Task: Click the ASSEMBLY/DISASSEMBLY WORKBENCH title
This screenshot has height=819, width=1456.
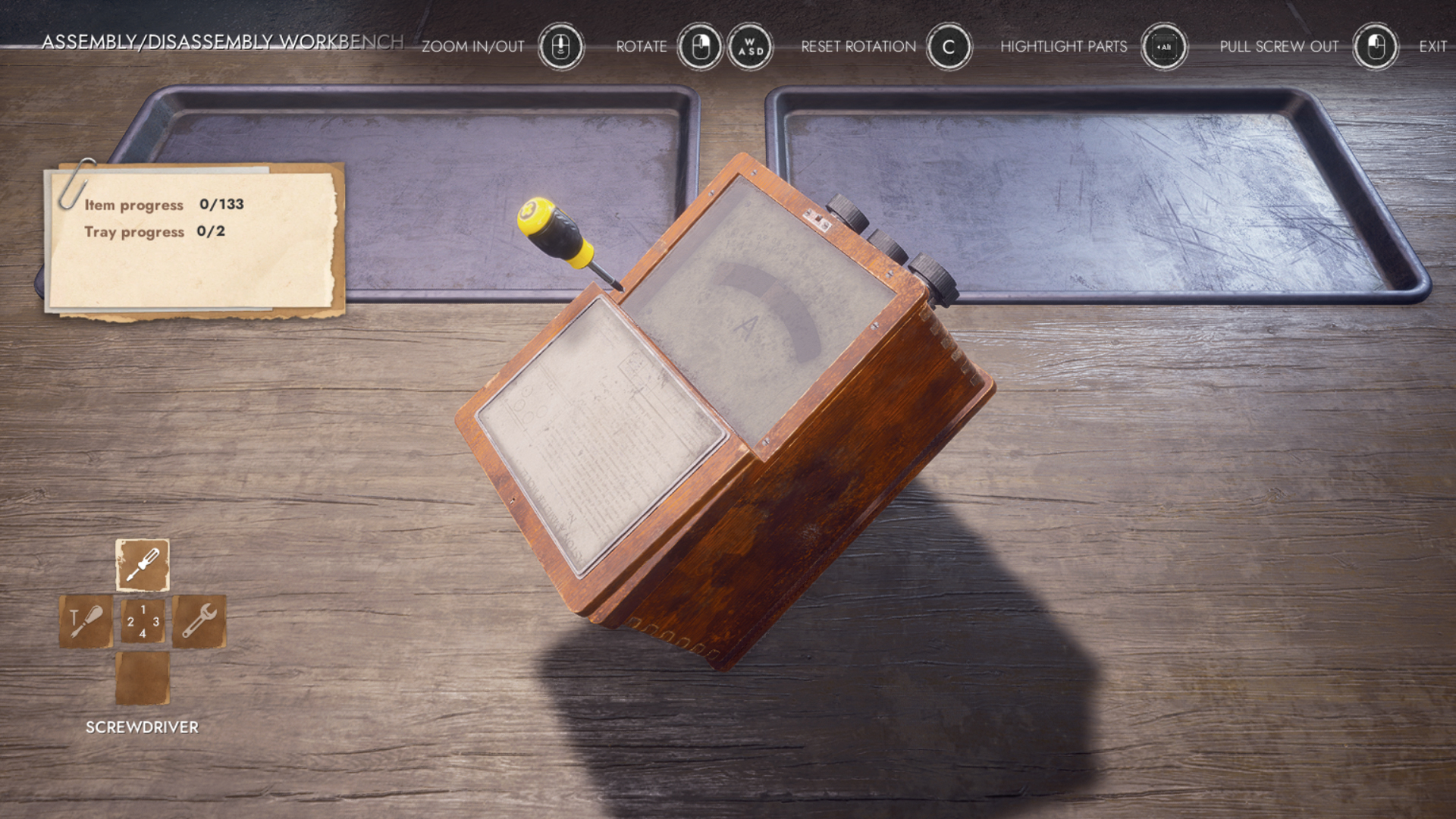Action: [222, 43]
